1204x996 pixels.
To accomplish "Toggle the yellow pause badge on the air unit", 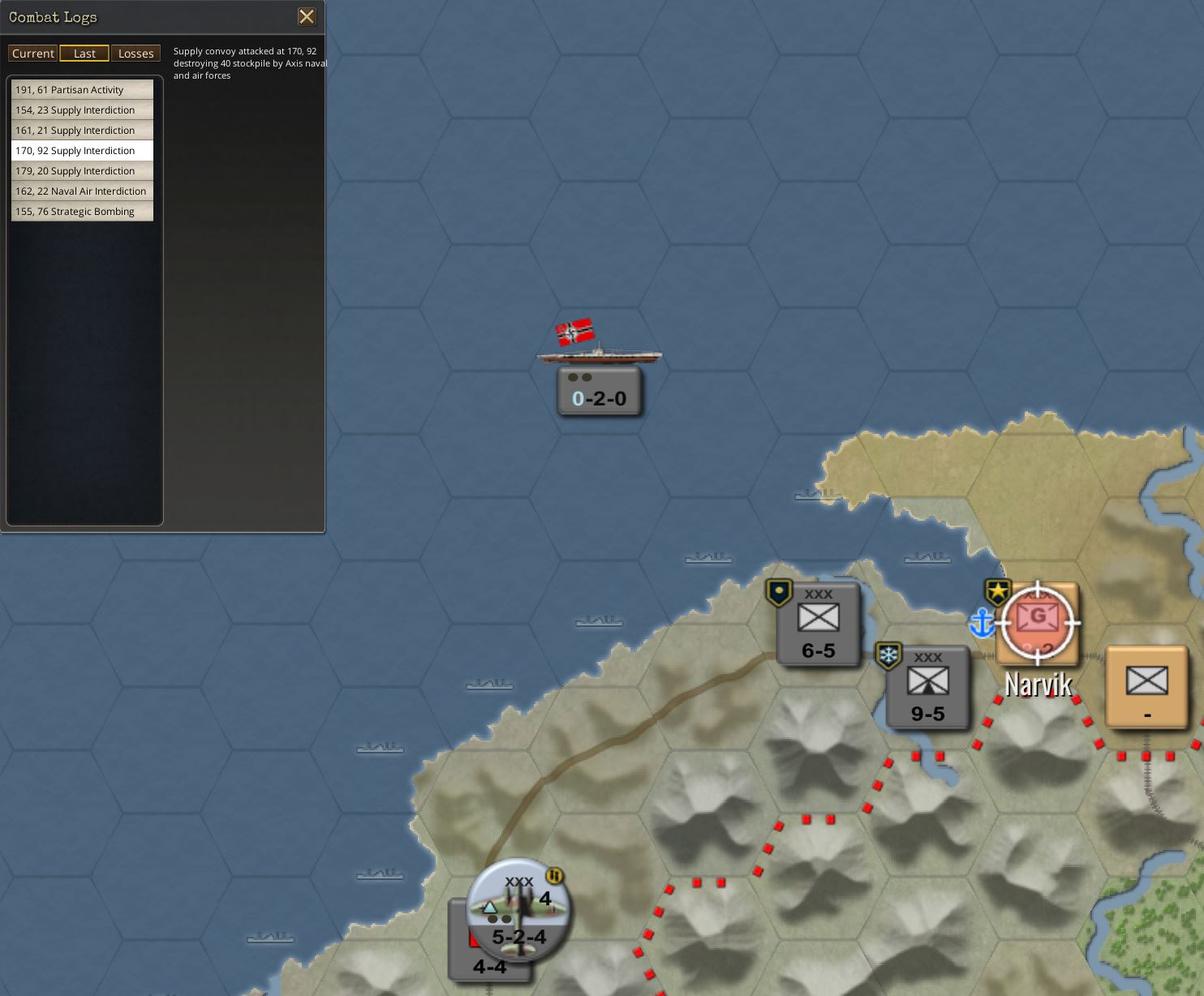I will point(554,875).
